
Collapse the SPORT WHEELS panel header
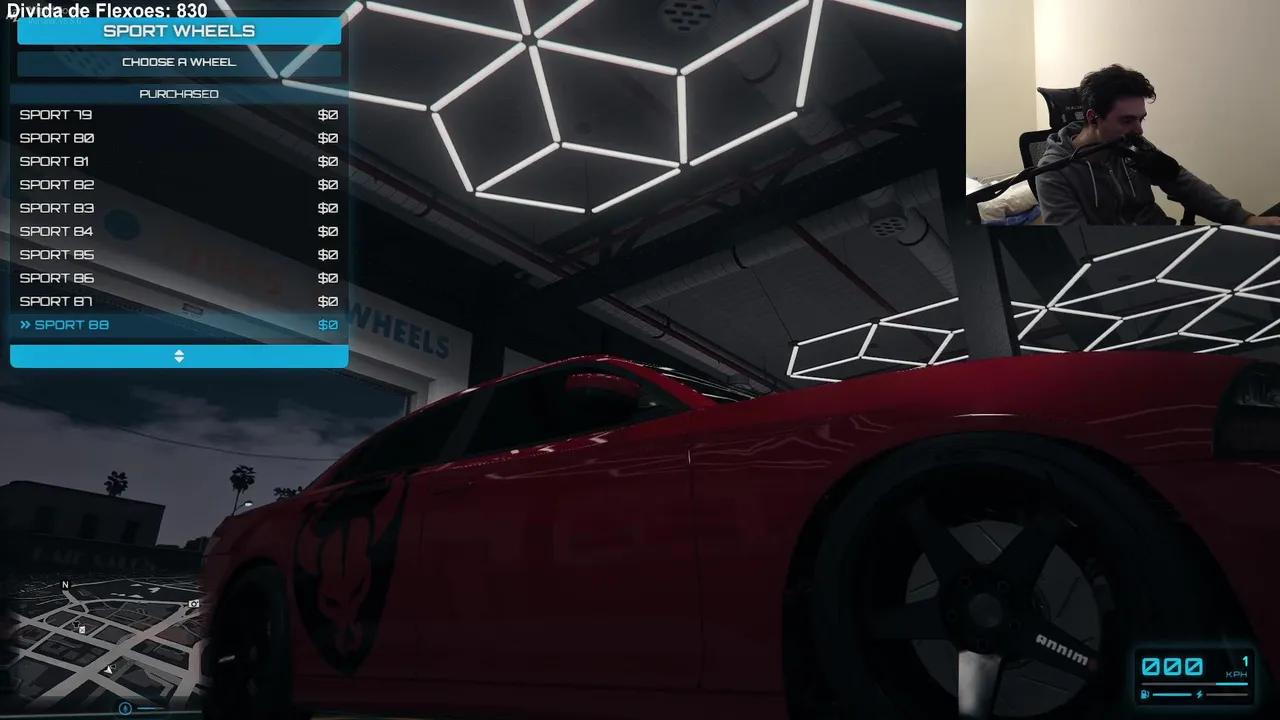coord(178,31)
